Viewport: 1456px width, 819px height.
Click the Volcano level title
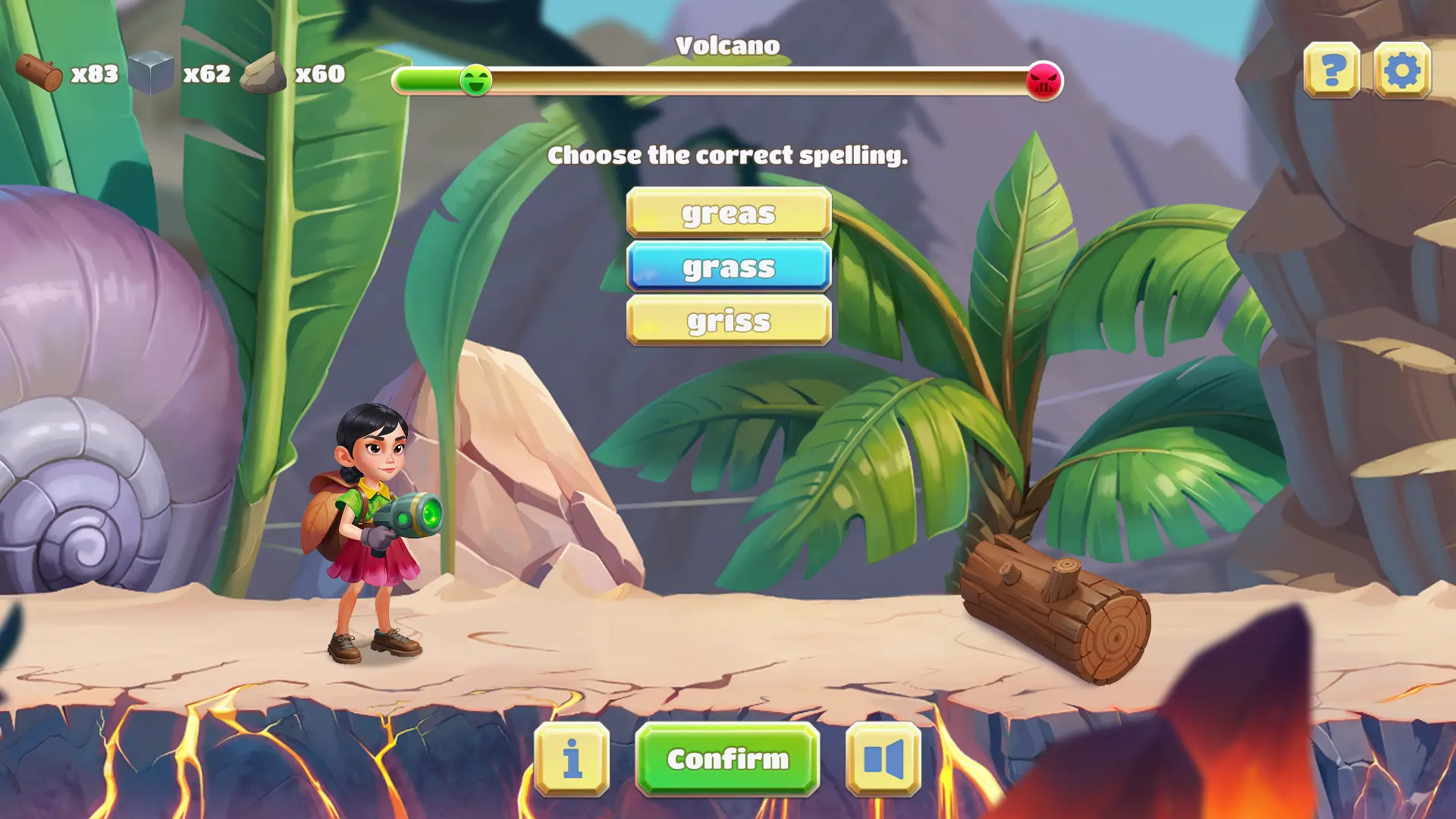(727, 45)
